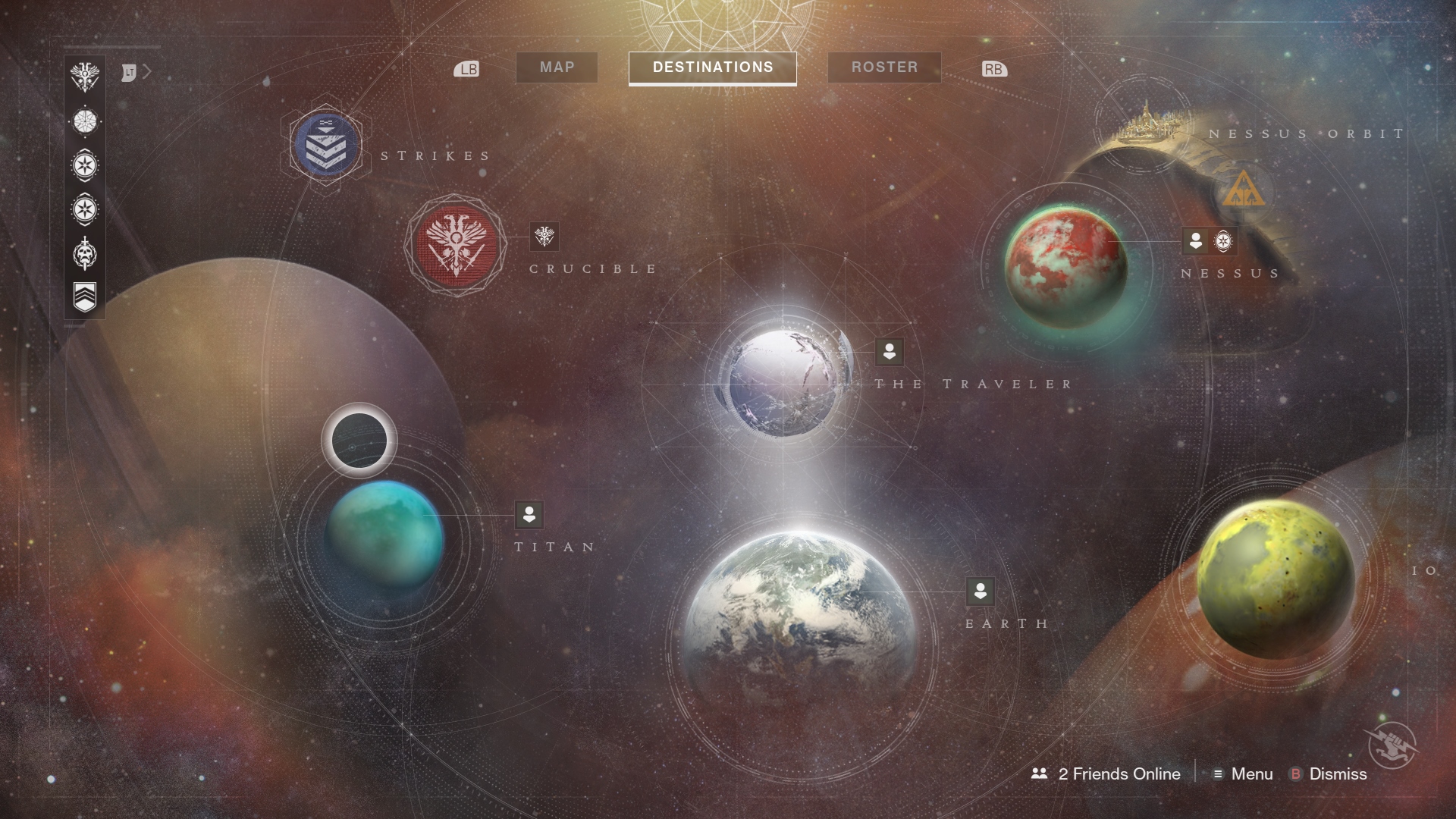Switch to the Map tab
The width and height of the screenshot is (1456, 819).
(x=557, y=67)
